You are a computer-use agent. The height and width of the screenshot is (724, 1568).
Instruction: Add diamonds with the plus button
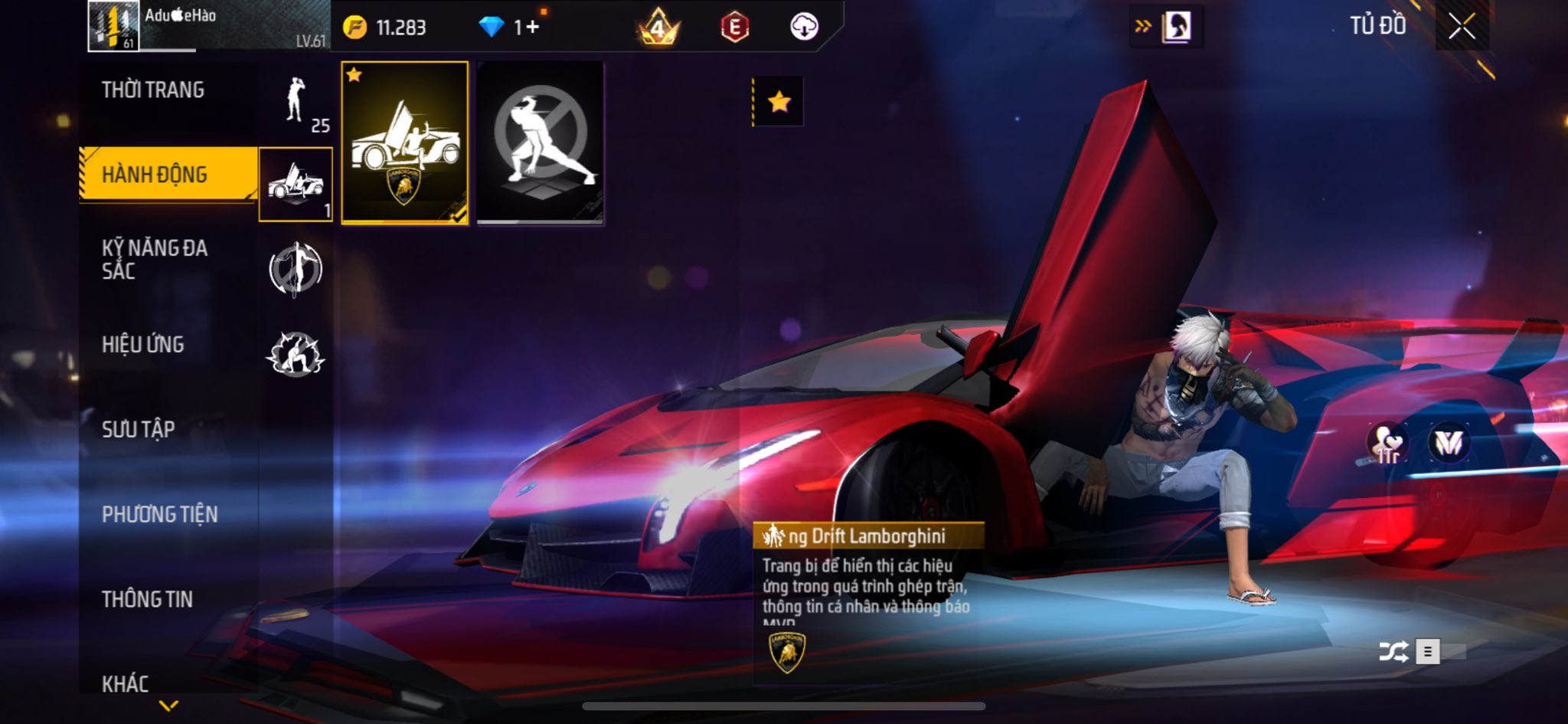click(x=531, y=28)
